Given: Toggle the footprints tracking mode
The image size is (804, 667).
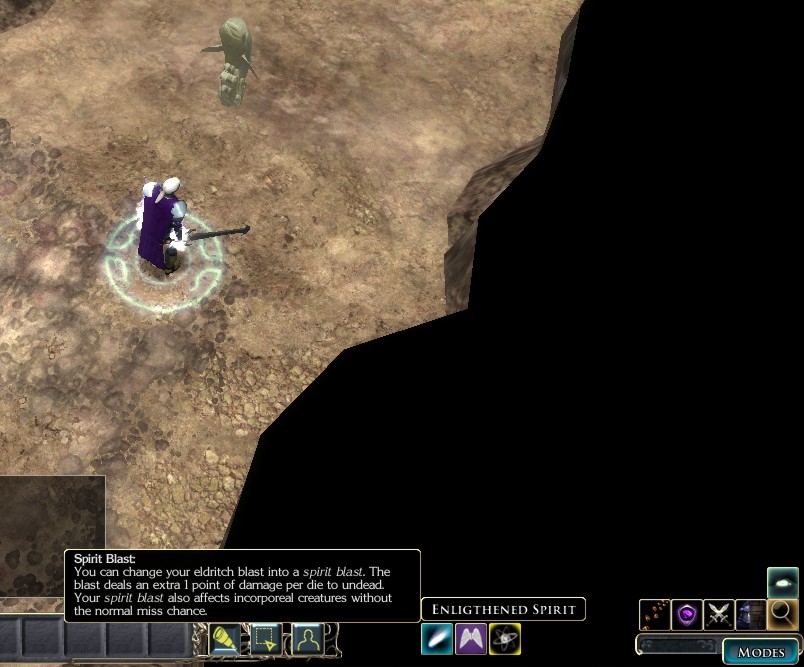Looking at the screenshot, I should coord(655,614).
